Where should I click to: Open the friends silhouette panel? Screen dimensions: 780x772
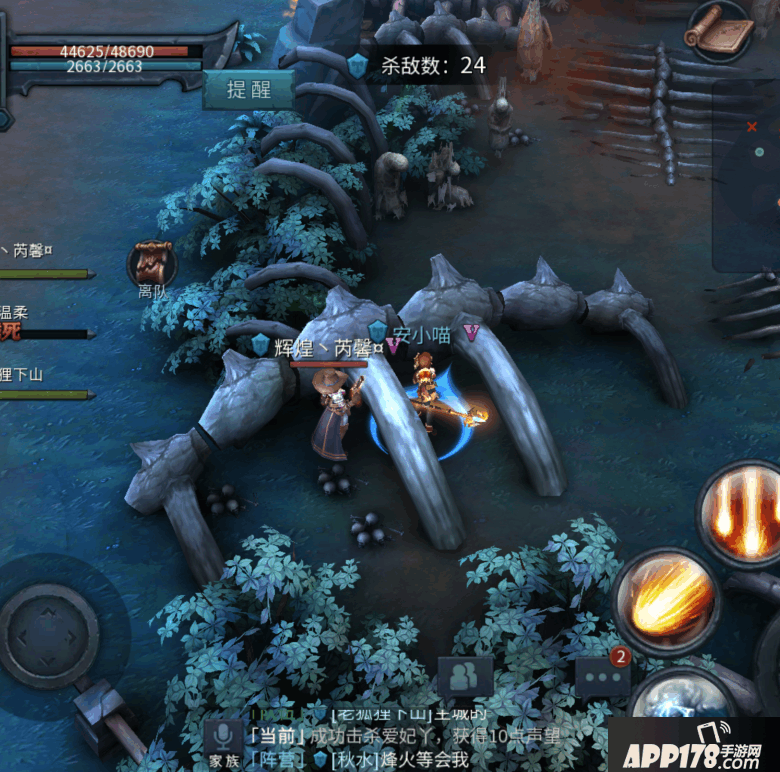click(465, 678)
